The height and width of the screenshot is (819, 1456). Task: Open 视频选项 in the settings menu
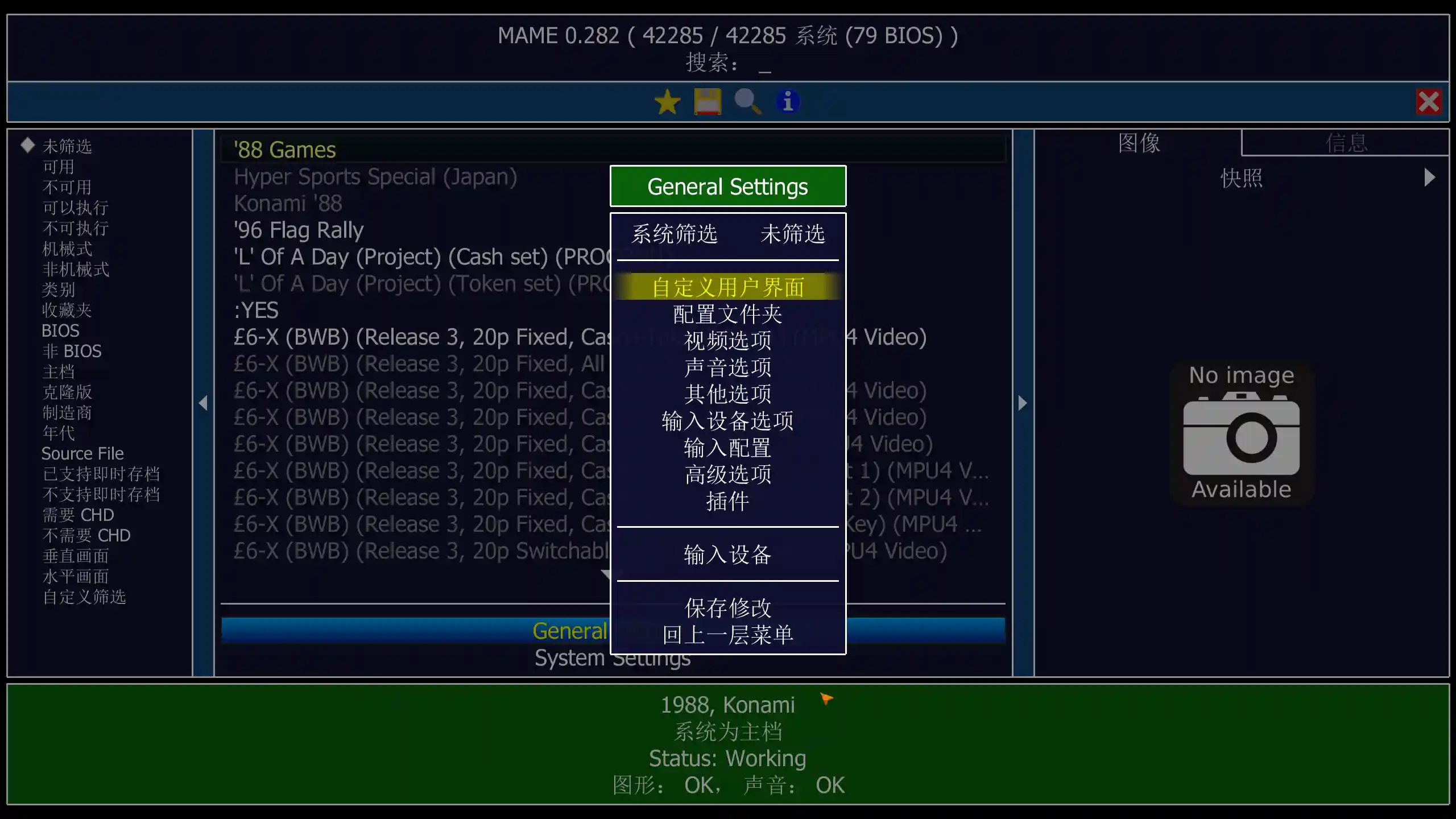728,341
